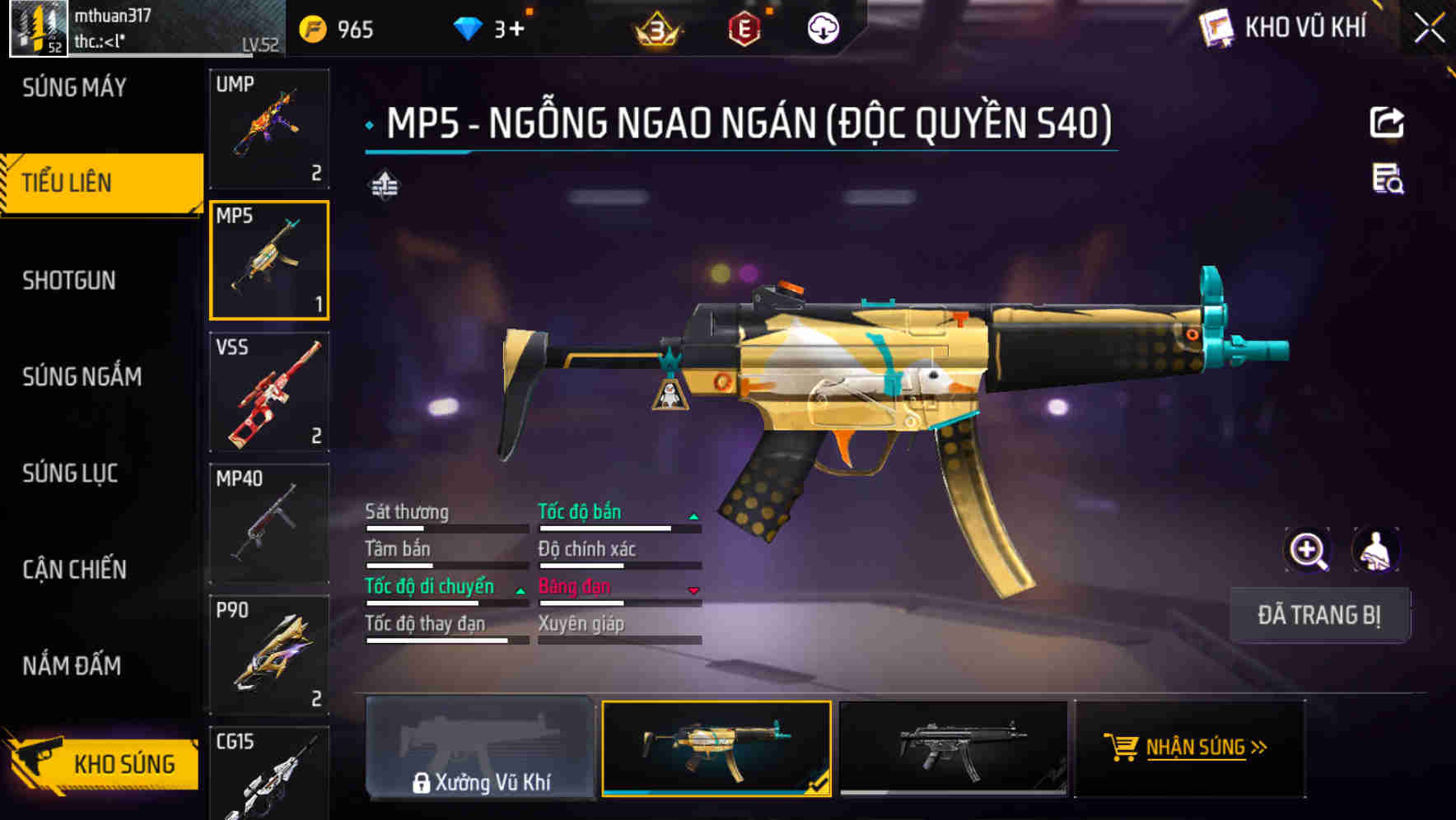Follow the Nhận Súng link

(x=1191, y=748)
